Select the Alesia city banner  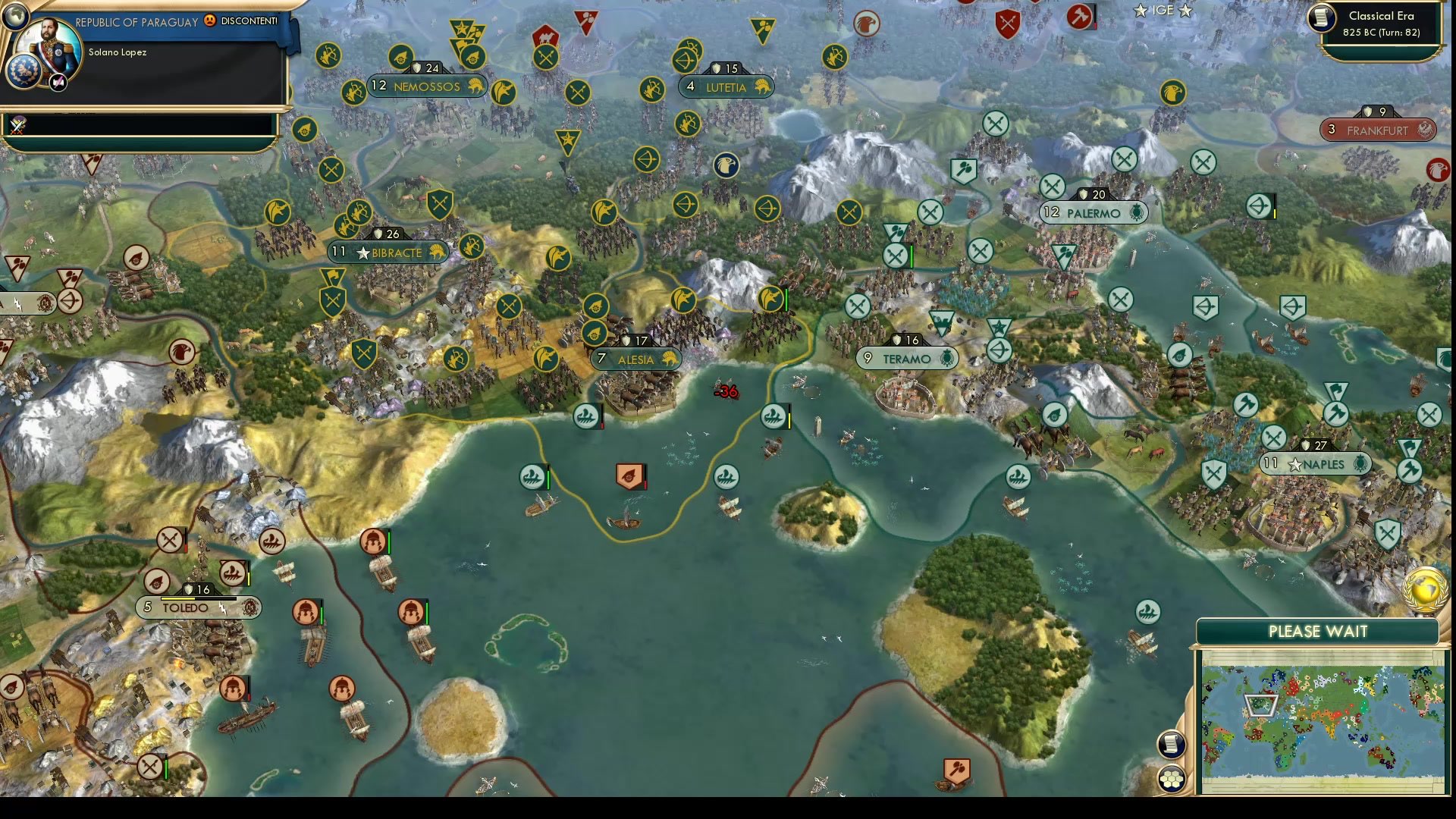pyautogui.click(x=635, y=359)
